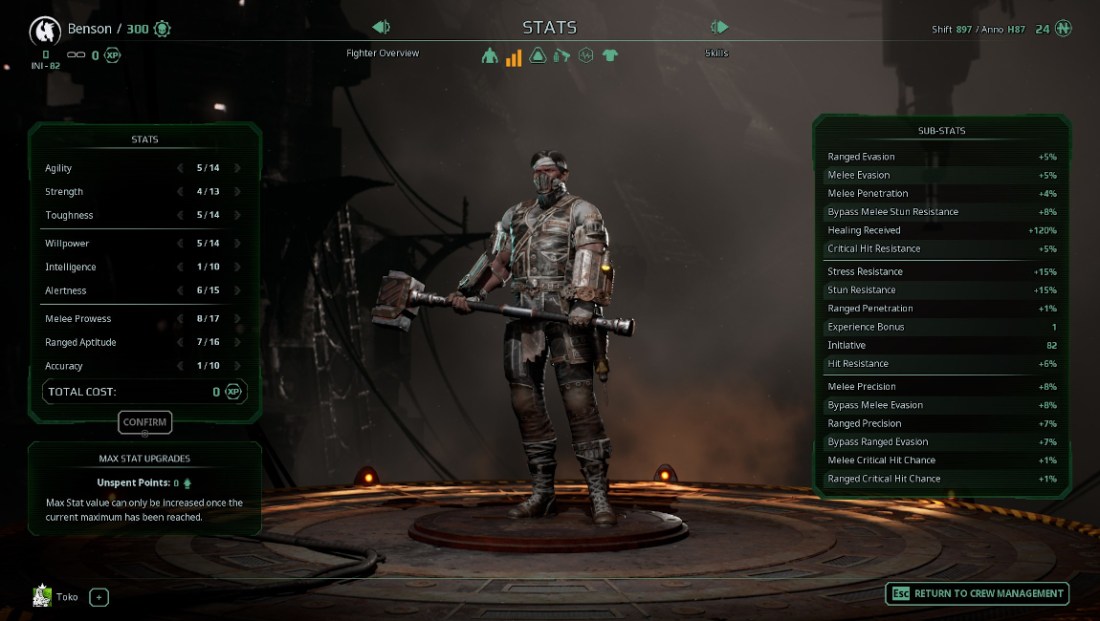
Task: Go to next page, Skills arrow
Action: tap(719, 28)
